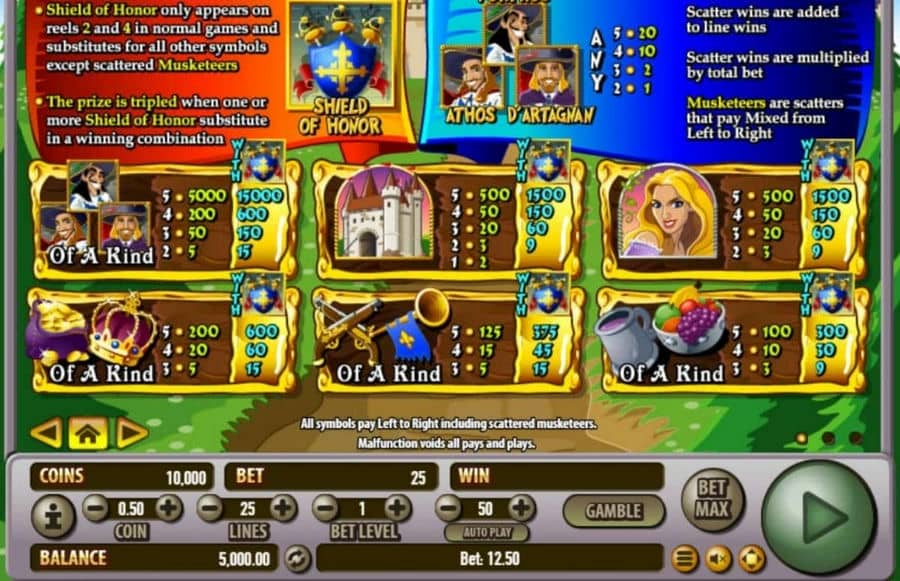Go to the next paytable page
The width and height of the screenshot is (900, 581).
[x=132, y=432]
